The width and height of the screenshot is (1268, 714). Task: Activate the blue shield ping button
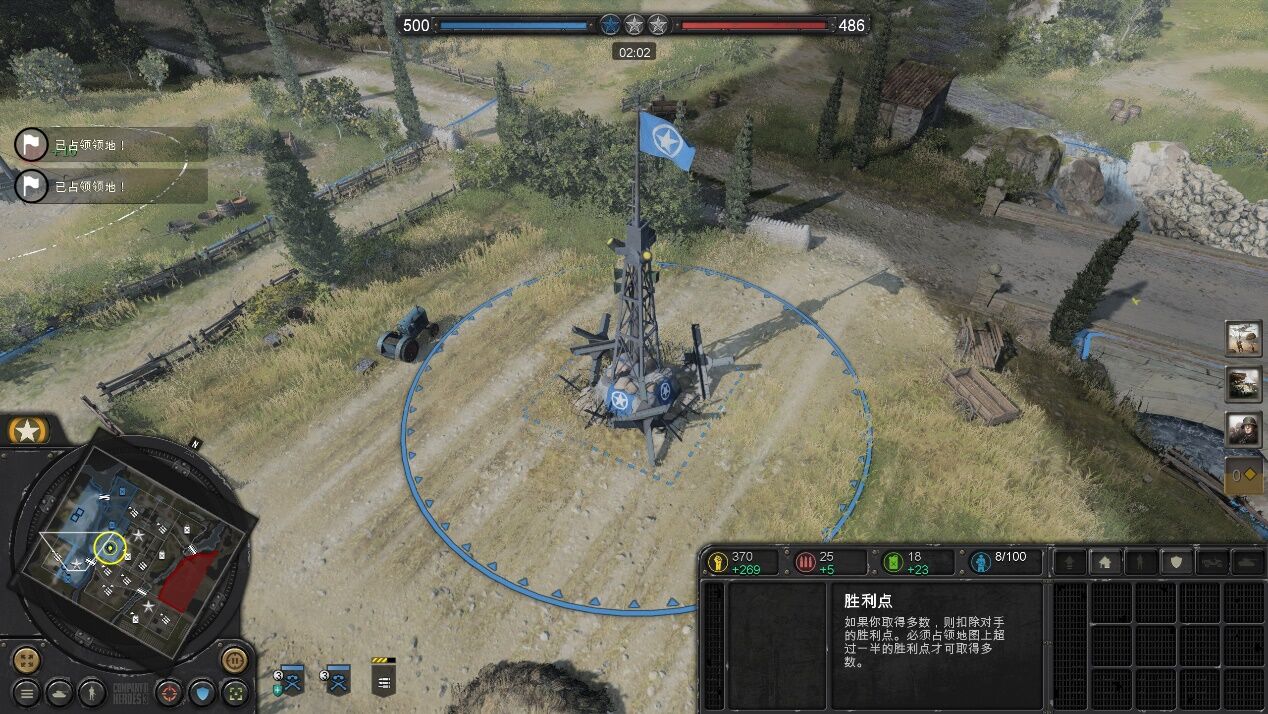tap(203, 691)
